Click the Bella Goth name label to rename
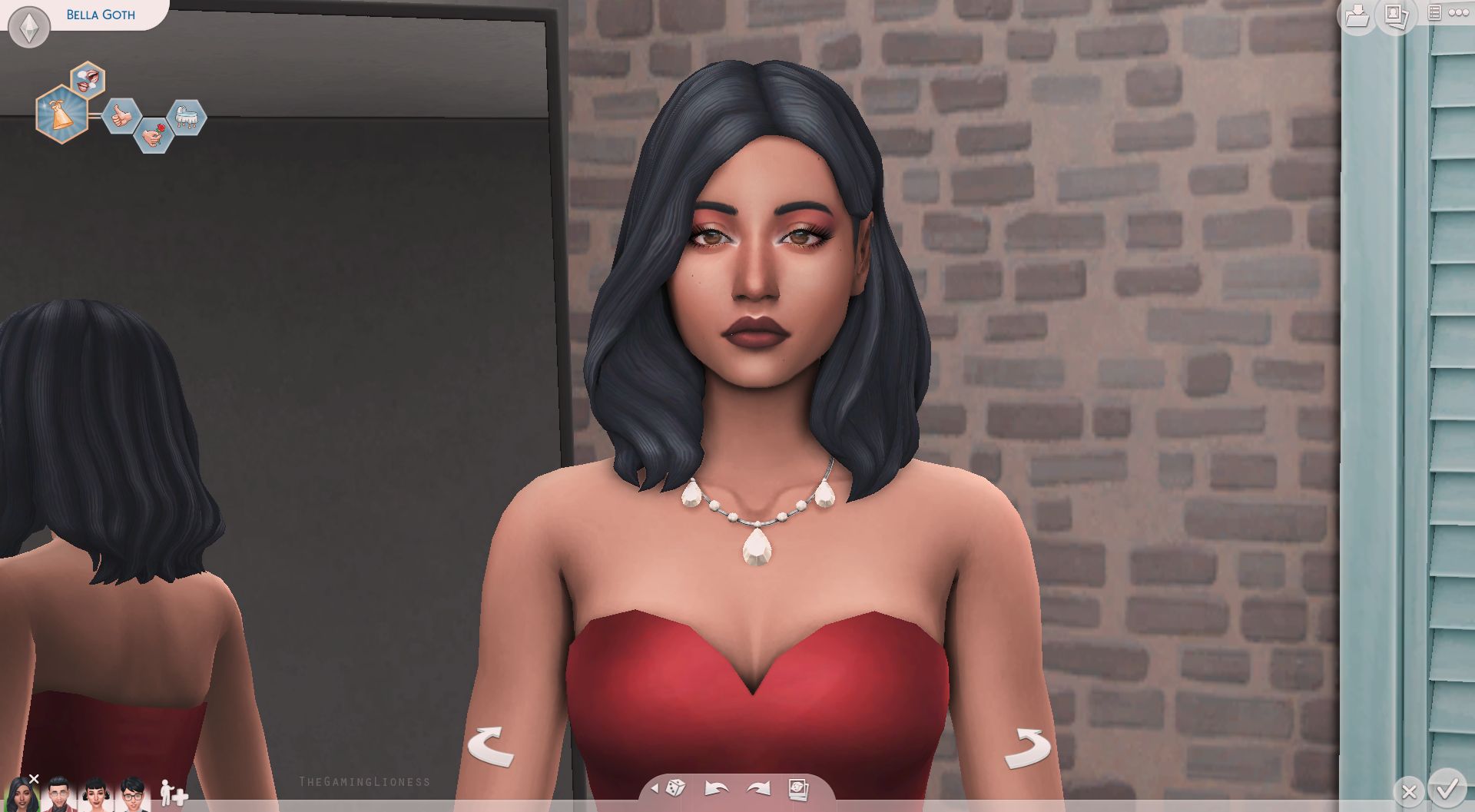This screenshot has width=1475, height=812. (101, 14)
